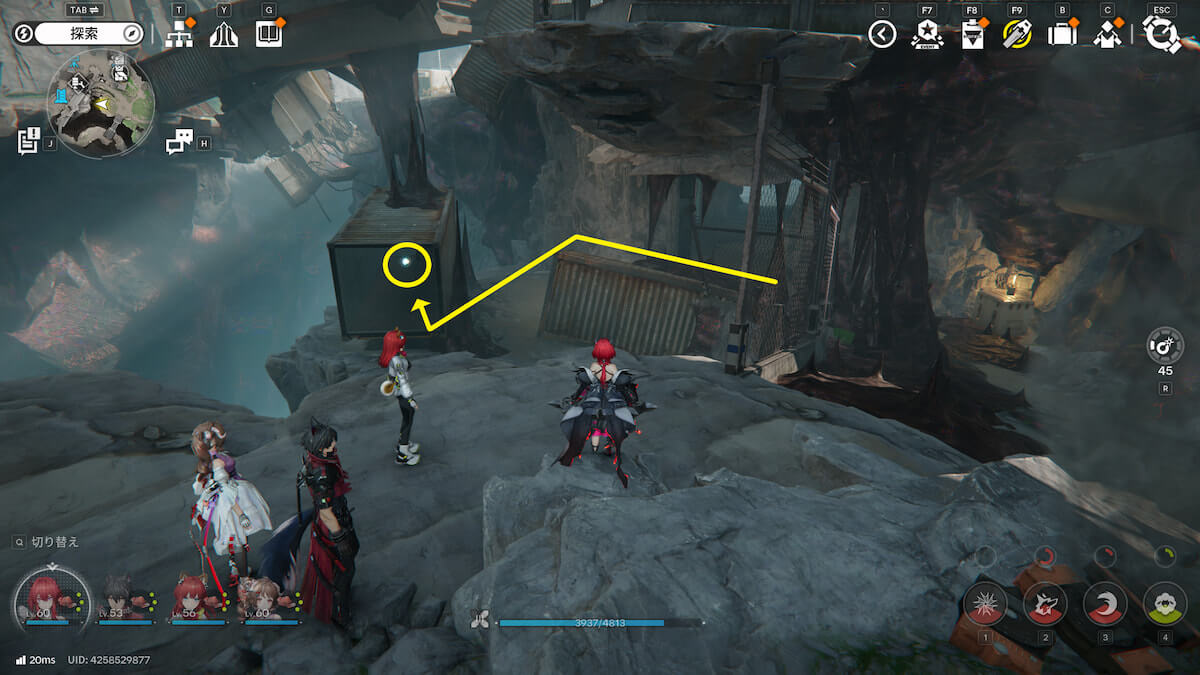Screen dimensions: 1200x675
Task: Open the quest log document icon
Action: [x=28, y=142]
